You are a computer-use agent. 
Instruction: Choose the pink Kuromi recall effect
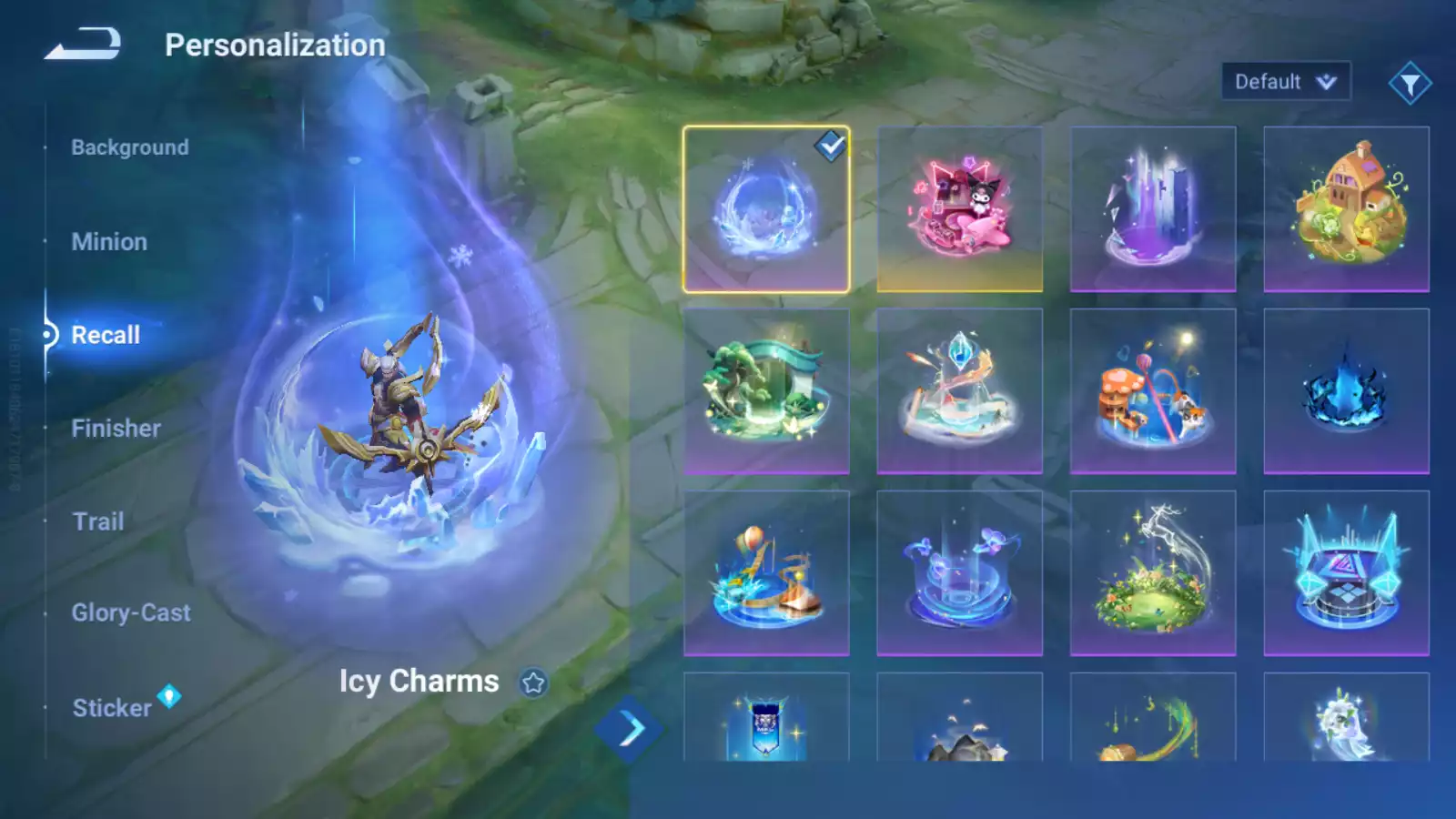point(959,209)
